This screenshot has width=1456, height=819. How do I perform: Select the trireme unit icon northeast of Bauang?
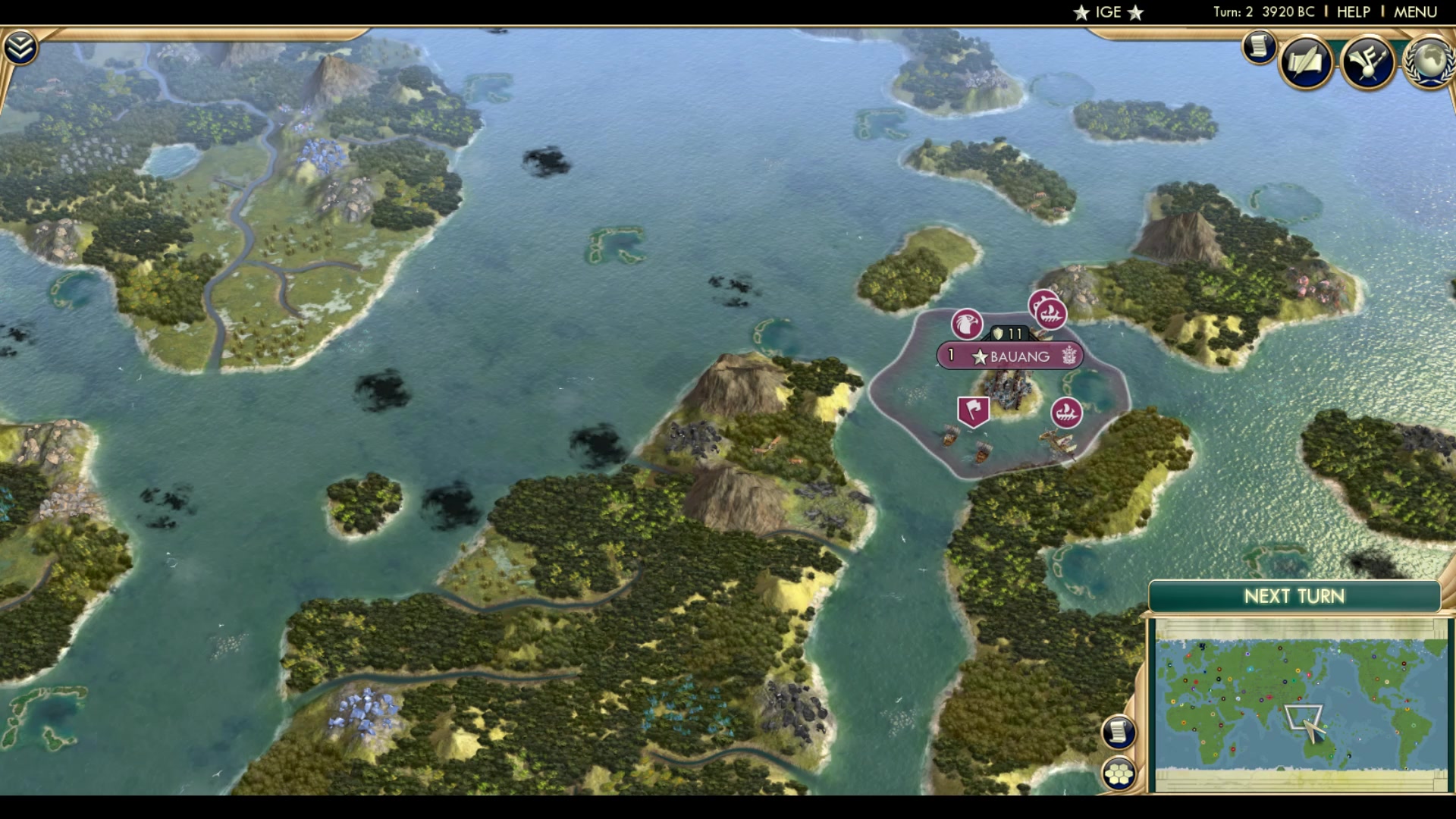1050,312
